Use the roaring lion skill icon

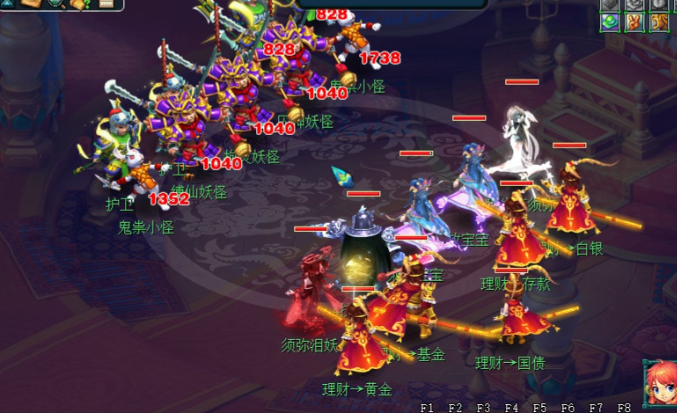pos(659,22)
